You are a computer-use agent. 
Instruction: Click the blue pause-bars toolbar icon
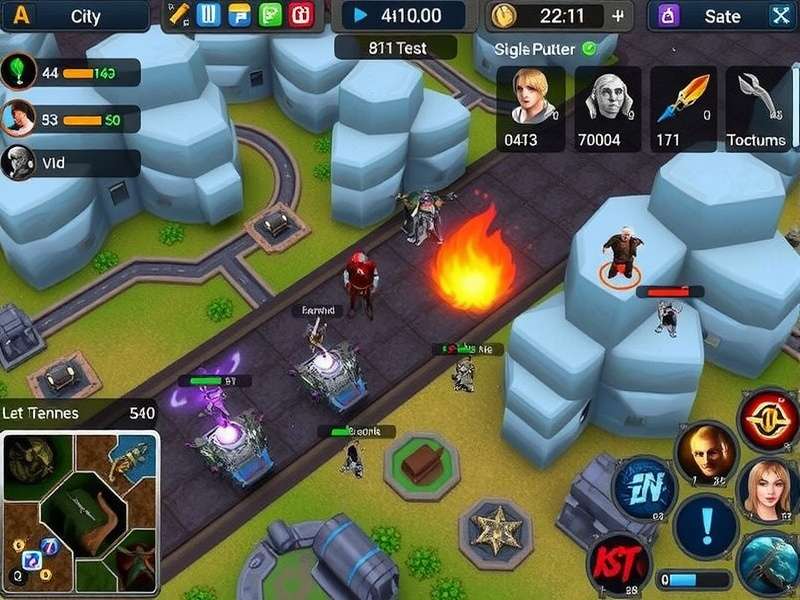(209, 15)
